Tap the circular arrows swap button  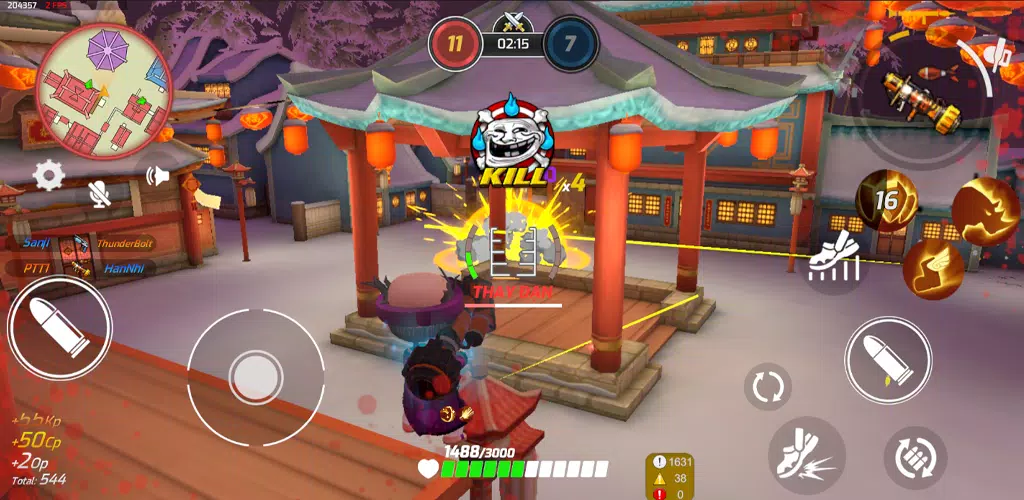[x=767, y=387]
